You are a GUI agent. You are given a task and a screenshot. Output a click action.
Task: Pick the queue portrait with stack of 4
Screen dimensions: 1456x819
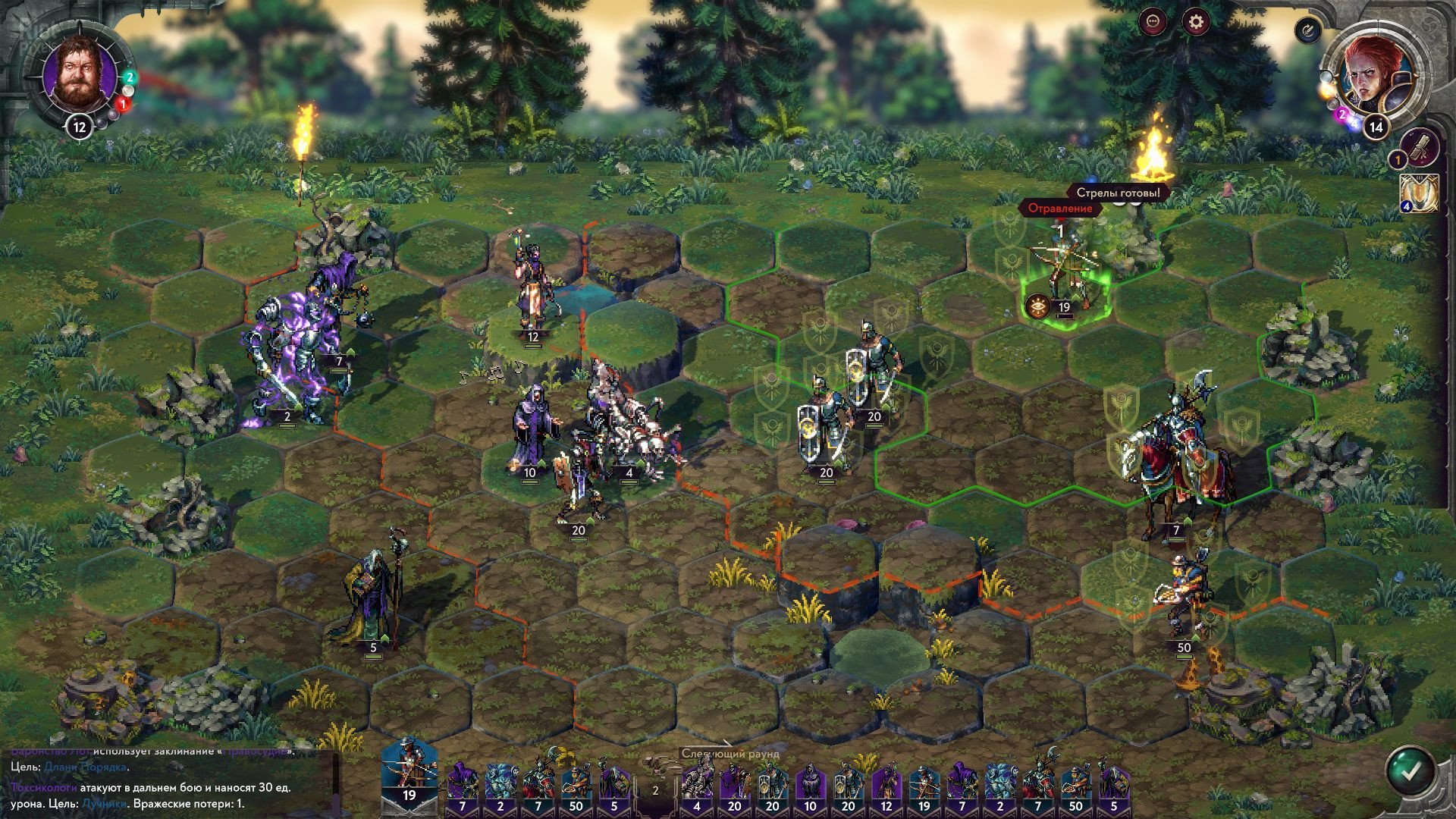697,787
